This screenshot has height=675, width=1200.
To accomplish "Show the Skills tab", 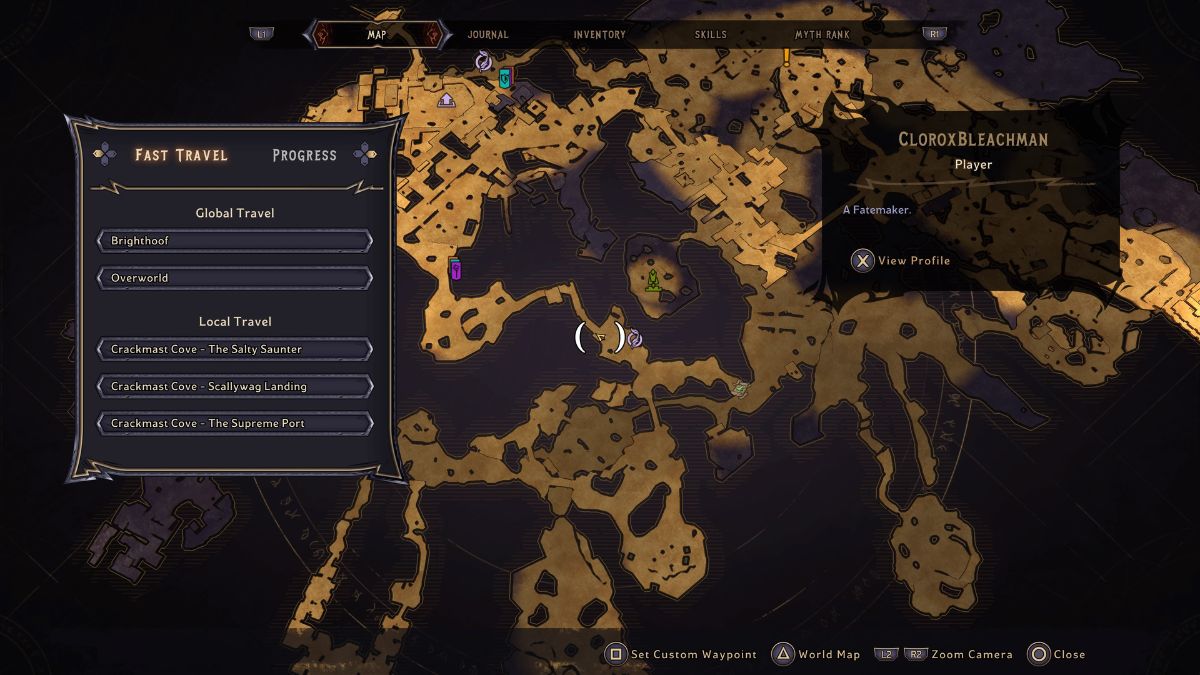I will 711,34.
